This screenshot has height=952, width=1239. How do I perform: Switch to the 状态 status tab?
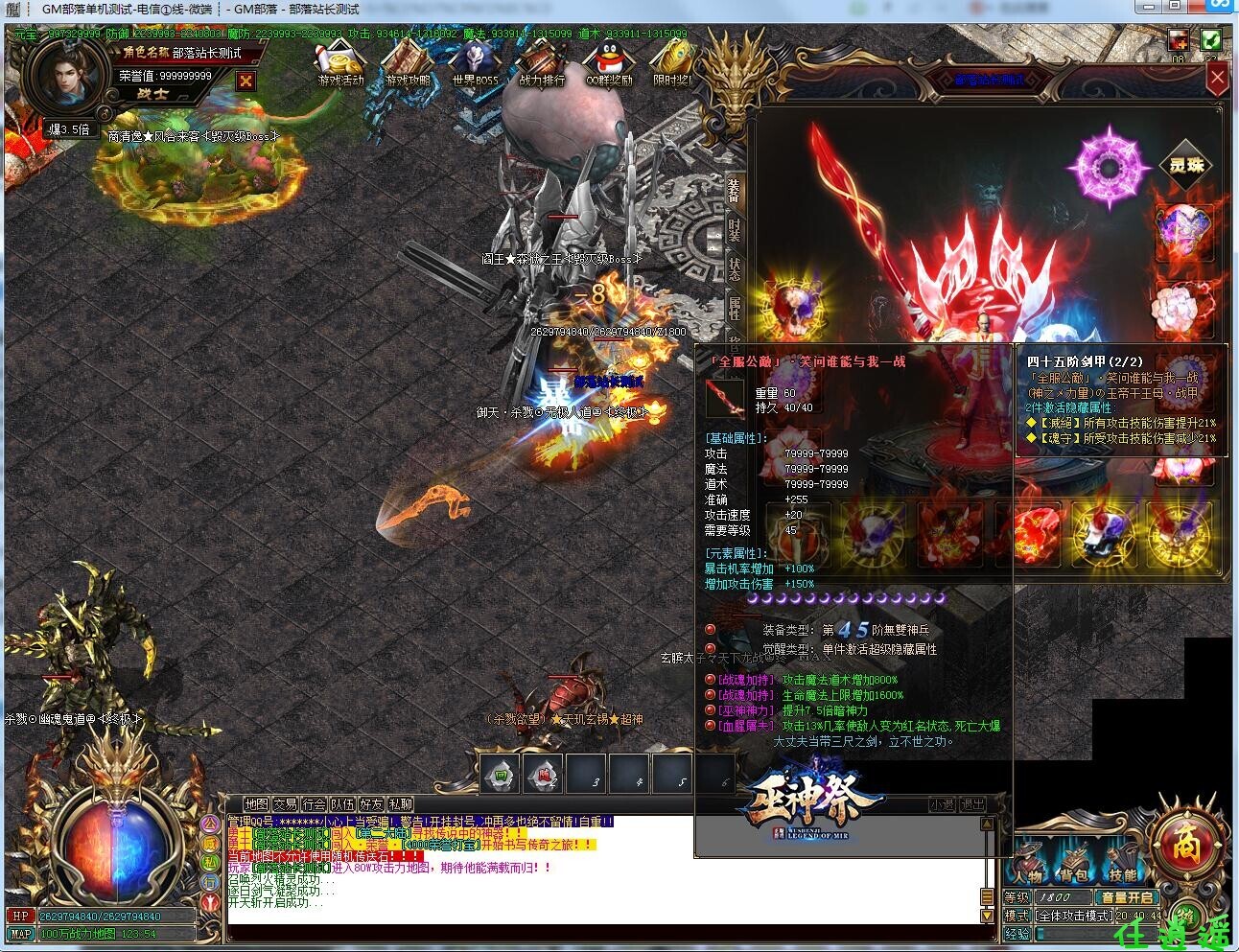735,269
